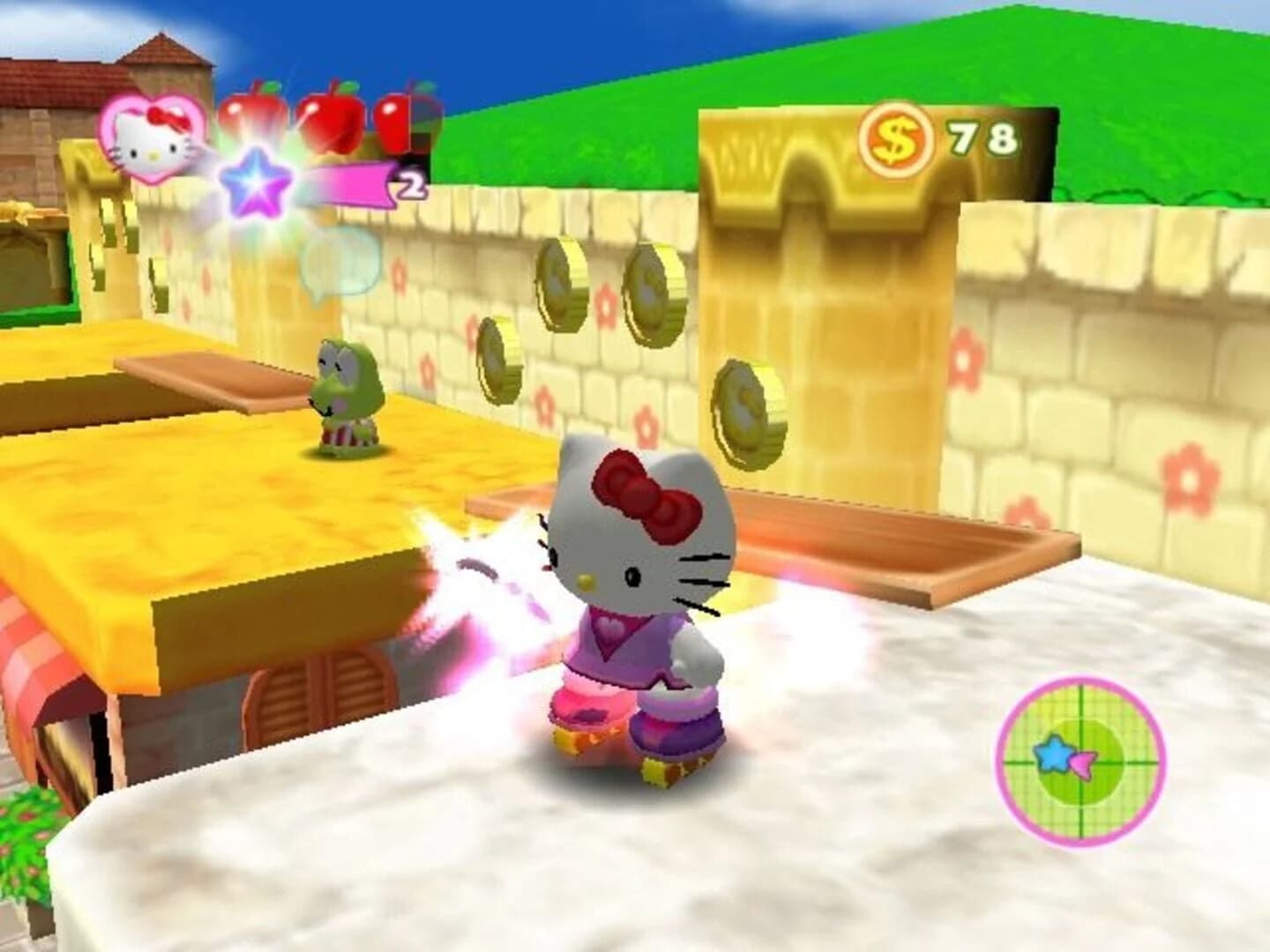Click the Hello Kitty heart portrait icon
The image size is (1270, 952).
[x=152, y=141]
